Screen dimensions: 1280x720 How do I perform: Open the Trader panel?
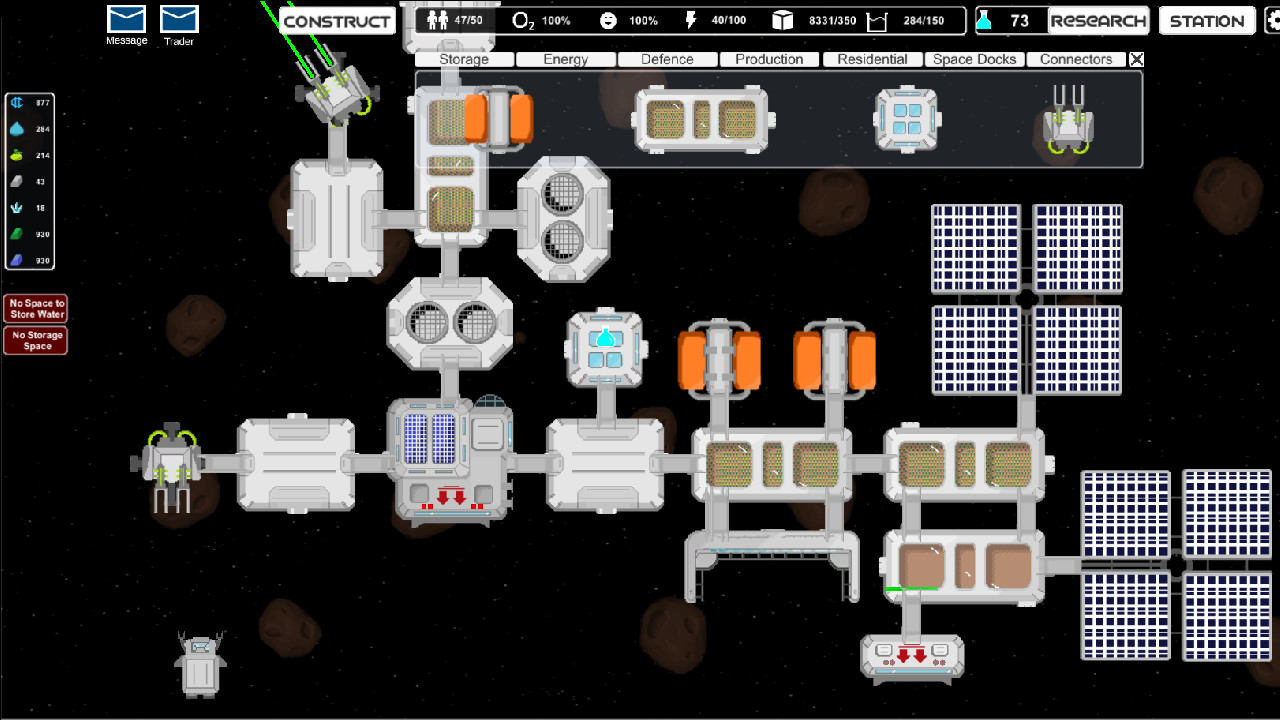(178, 17)
